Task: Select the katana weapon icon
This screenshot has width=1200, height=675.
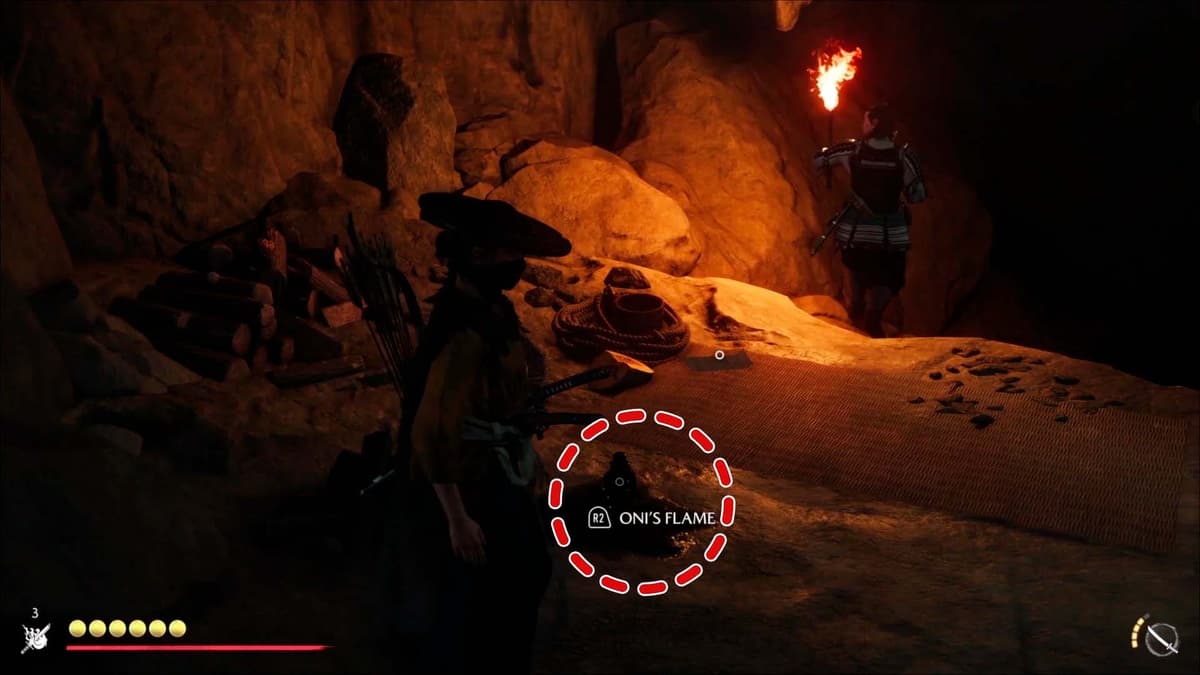Action: click(1162, 638)
